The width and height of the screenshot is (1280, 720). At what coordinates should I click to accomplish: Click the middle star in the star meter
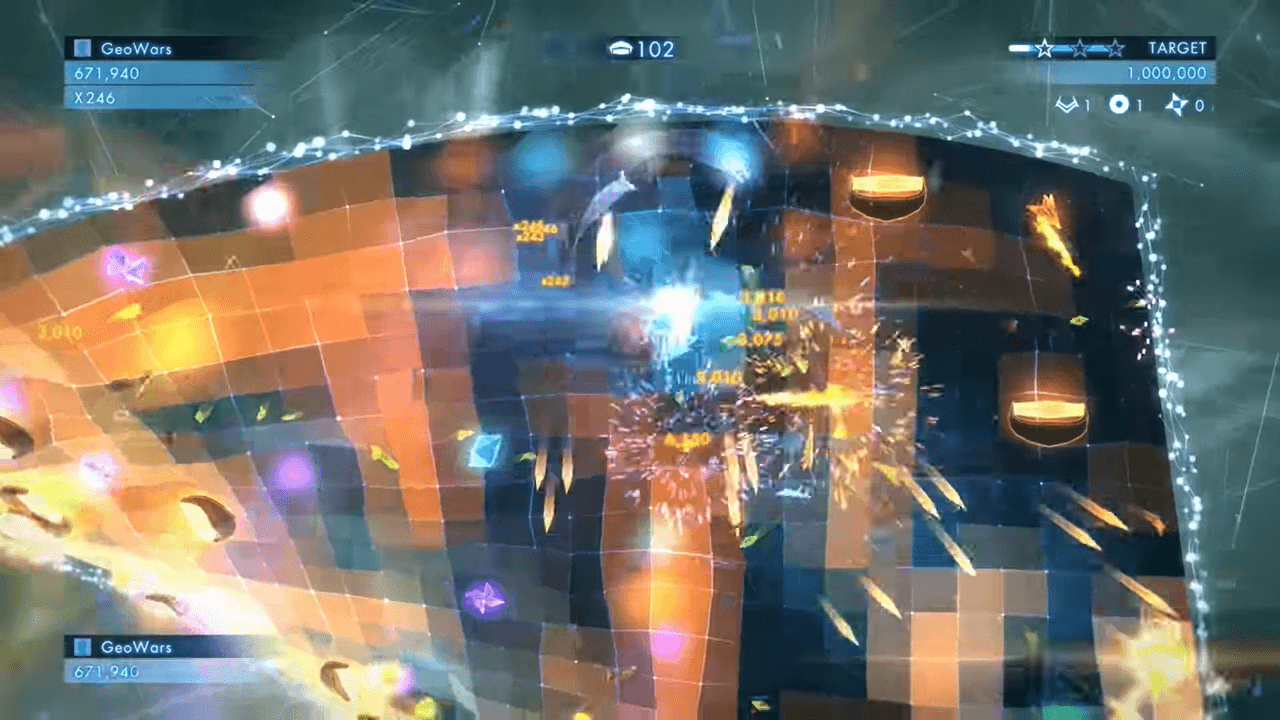pos(1080,48)
